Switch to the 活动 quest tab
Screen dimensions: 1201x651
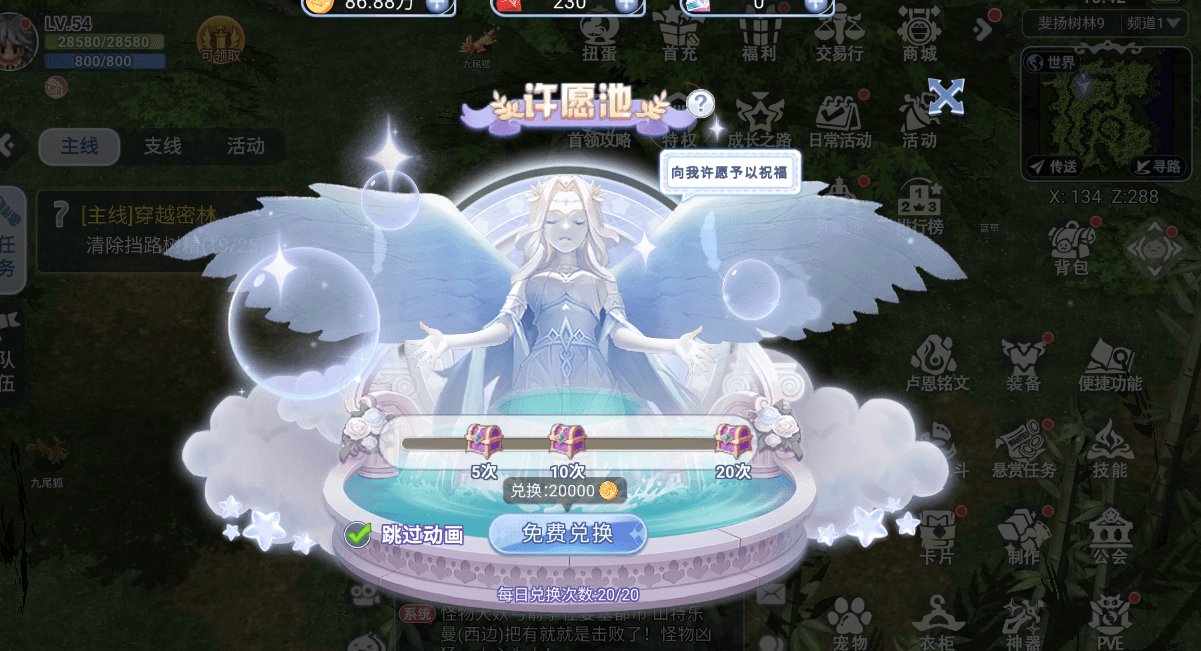coord(245,147)
